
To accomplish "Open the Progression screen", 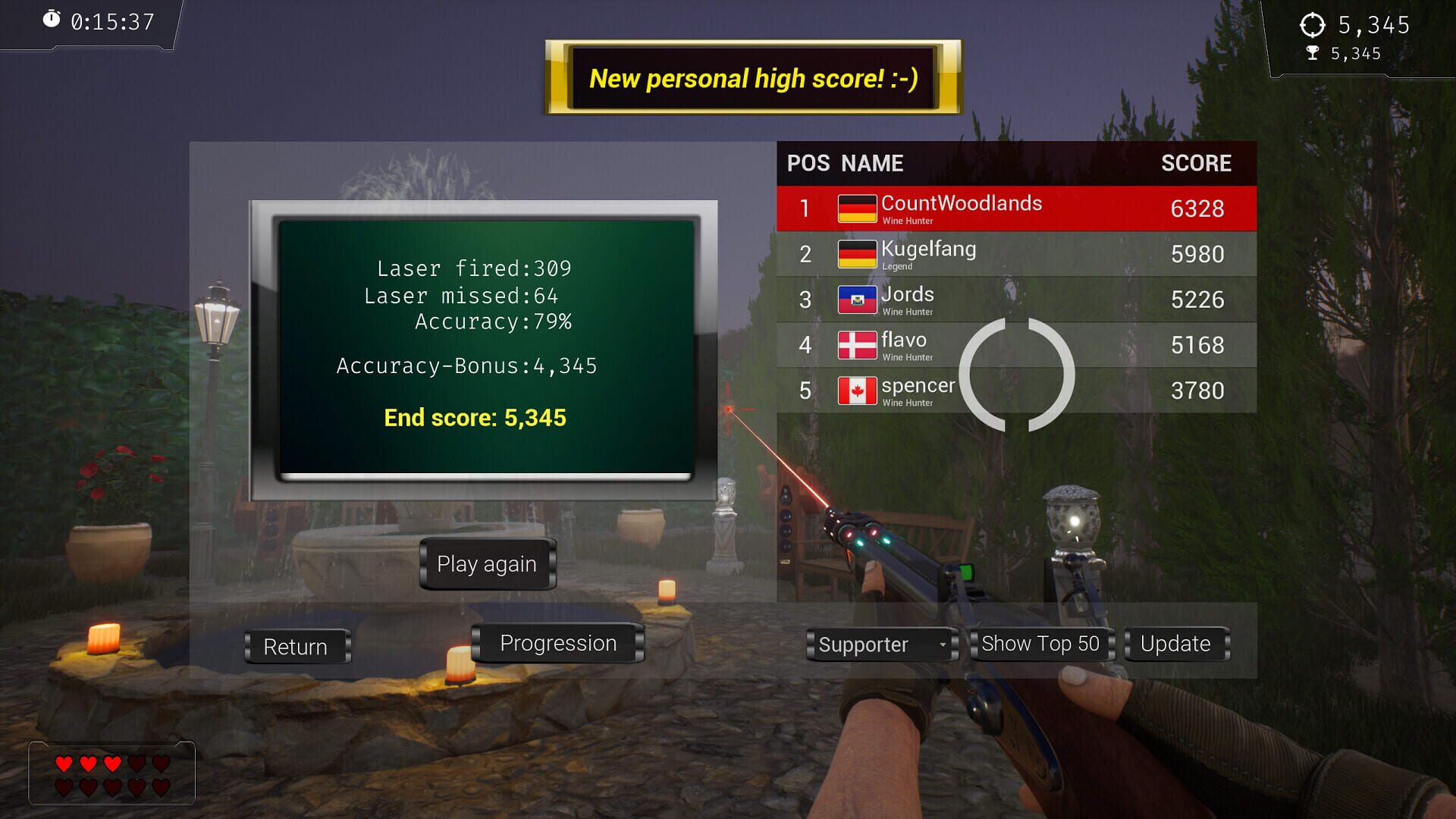I will [x=557, y=642].
